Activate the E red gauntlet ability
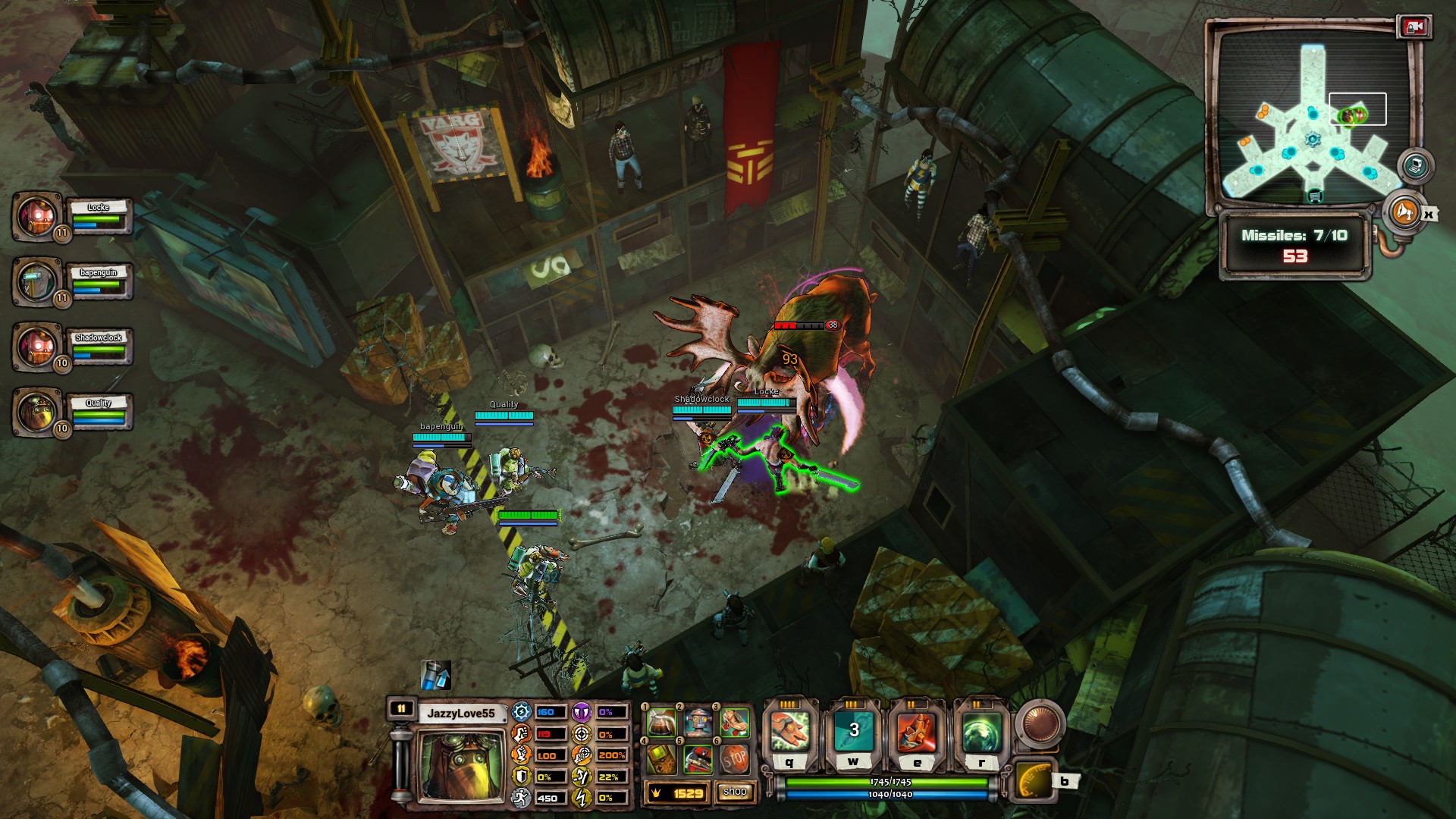The height and width of the screenshot is (819, 1456). [x=917, y=732]
